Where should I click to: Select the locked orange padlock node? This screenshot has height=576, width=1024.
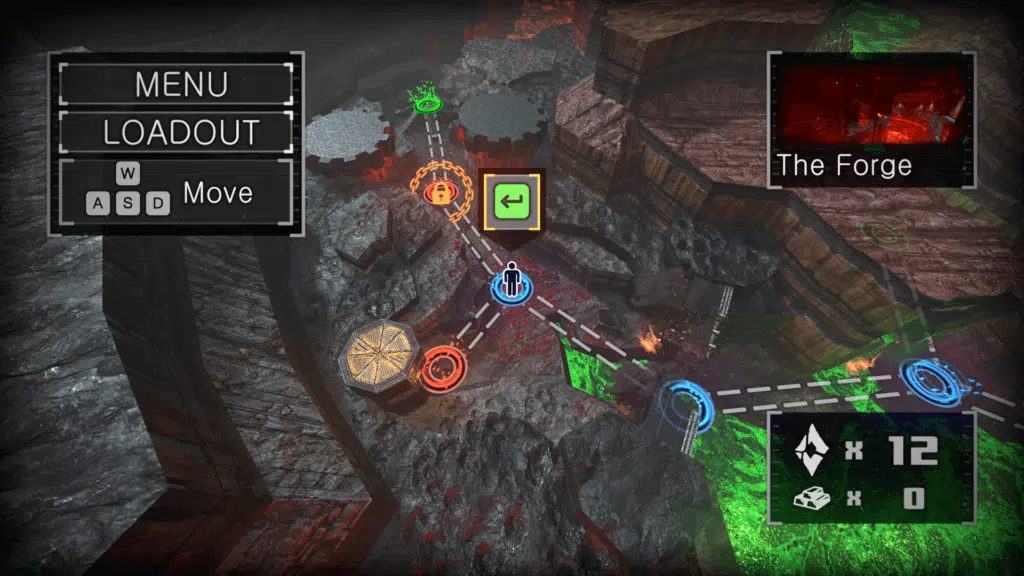point(439,193)
